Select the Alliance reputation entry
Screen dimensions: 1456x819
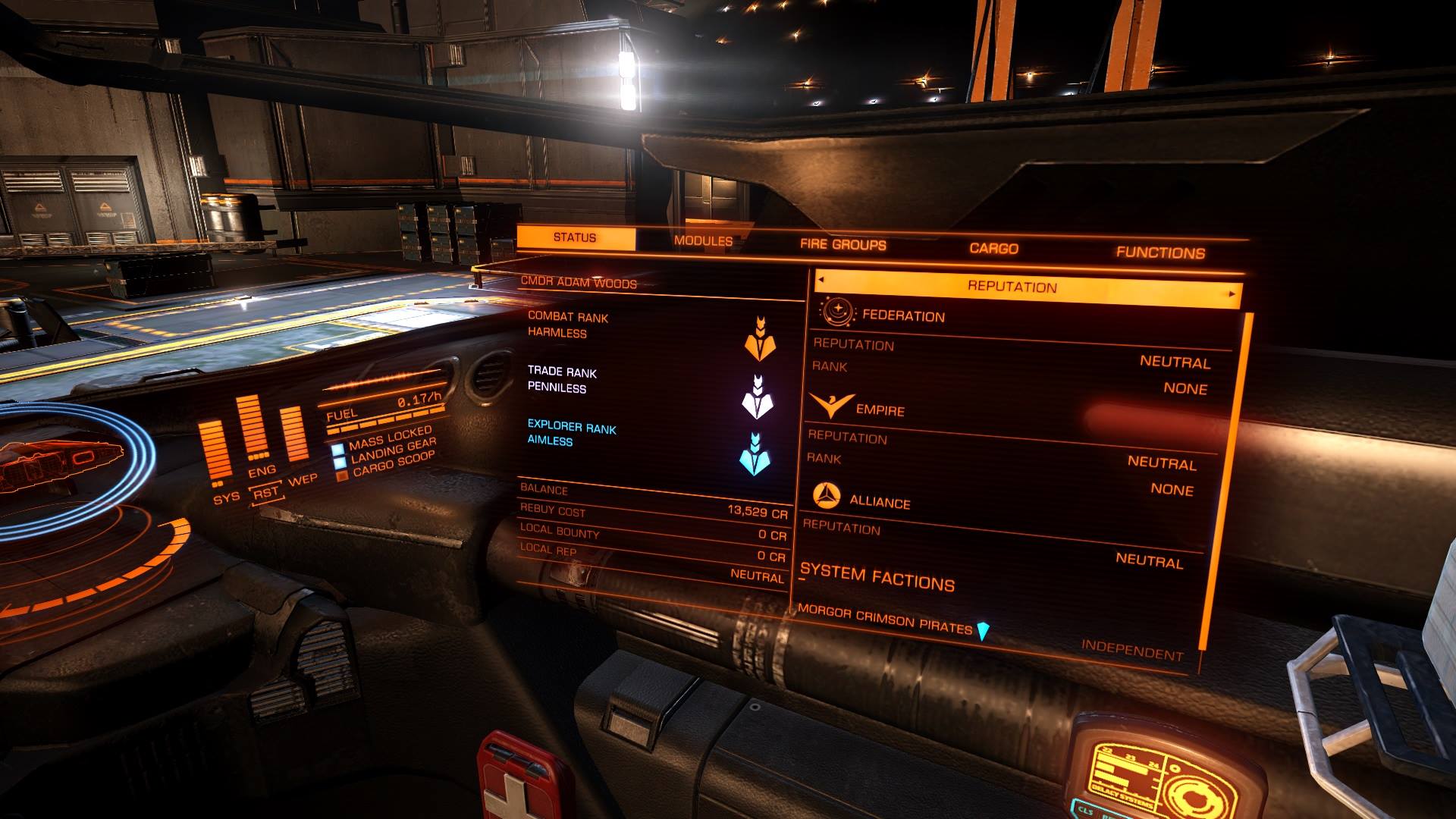[880, 501]
